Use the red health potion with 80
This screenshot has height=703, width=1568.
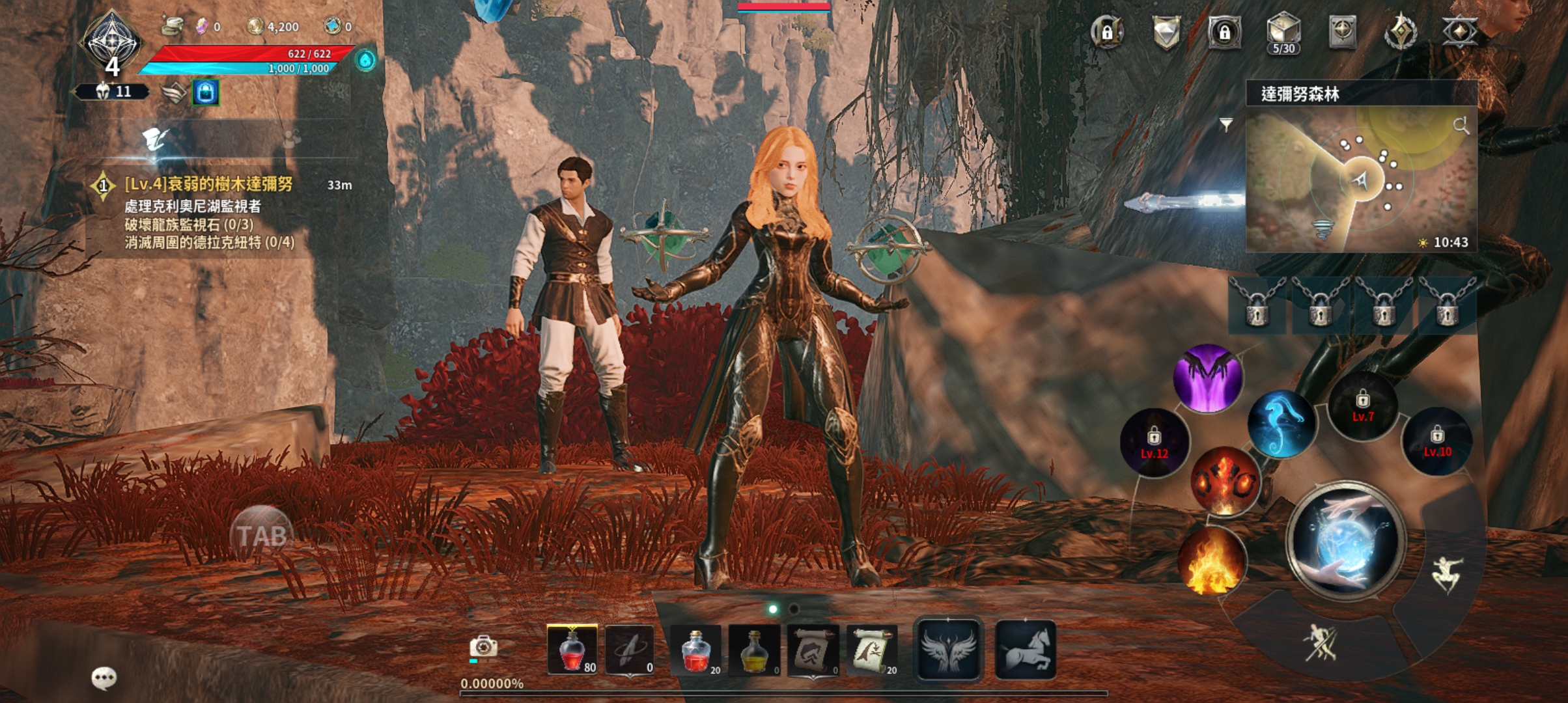tap(572, 650)
